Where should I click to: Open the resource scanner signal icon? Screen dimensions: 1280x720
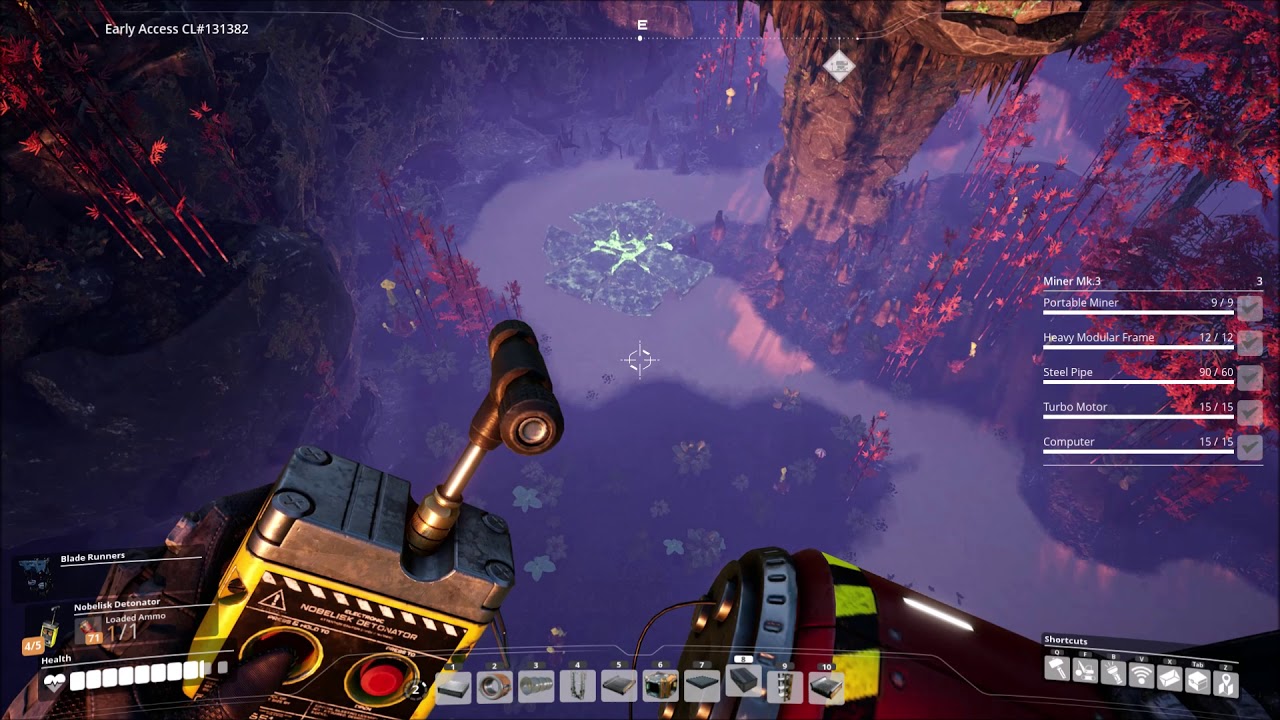[x=1141, y=676]
